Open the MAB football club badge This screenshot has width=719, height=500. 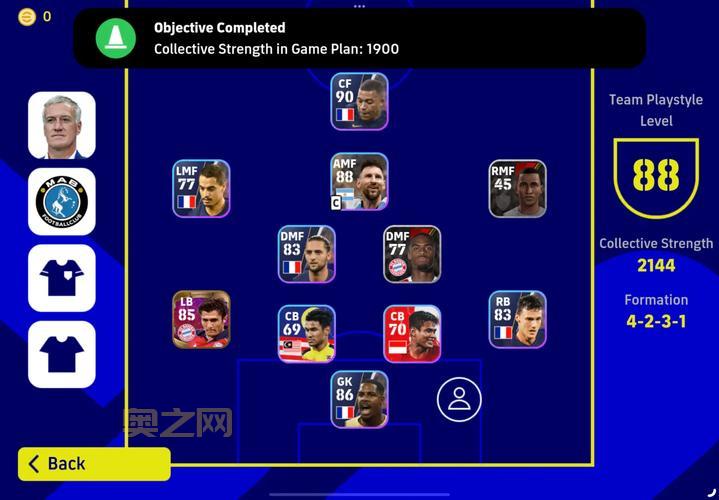click(62, 201)
